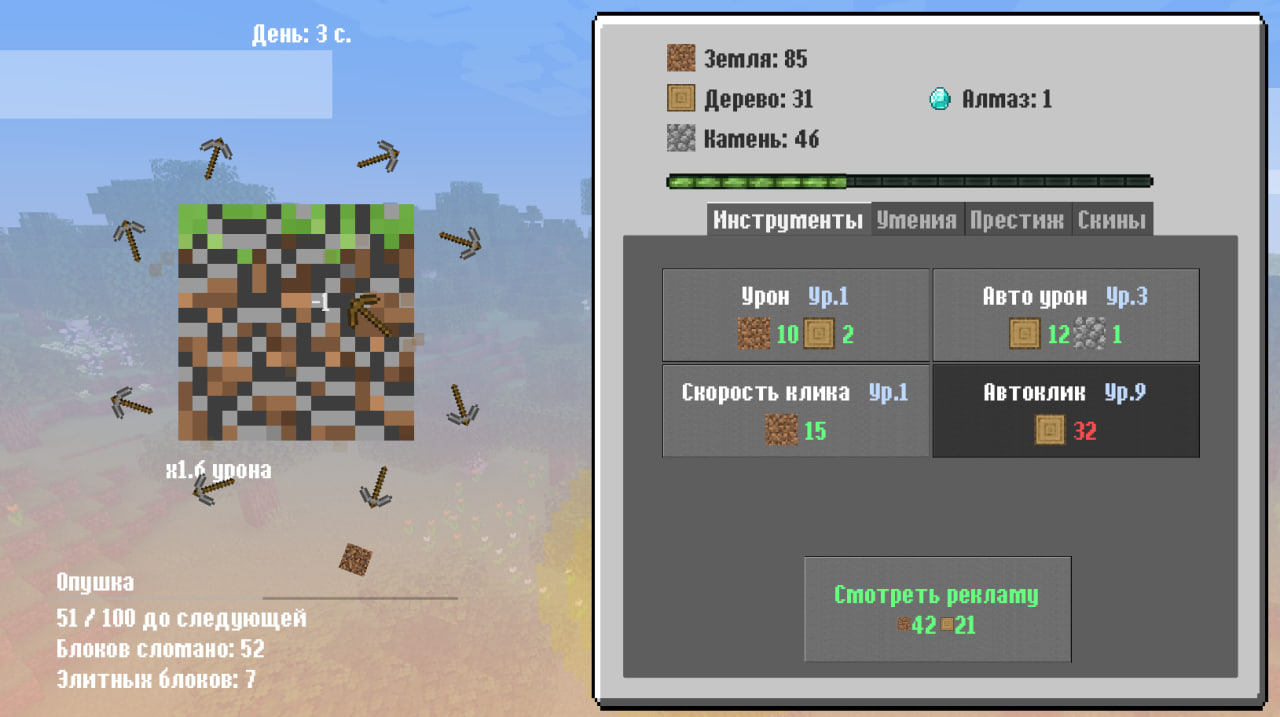Upgrade Скорость клика for 15 earth
Screen dimensions: 1280x717
pyautogui.click(x=796, y=411)
